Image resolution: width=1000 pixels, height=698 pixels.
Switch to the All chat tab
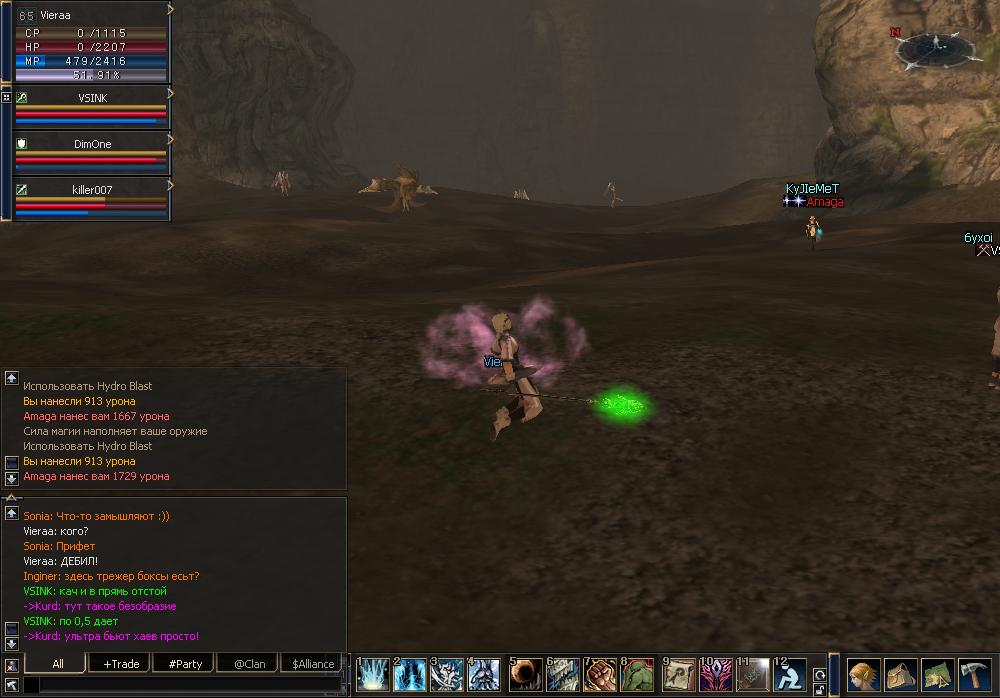58,664
